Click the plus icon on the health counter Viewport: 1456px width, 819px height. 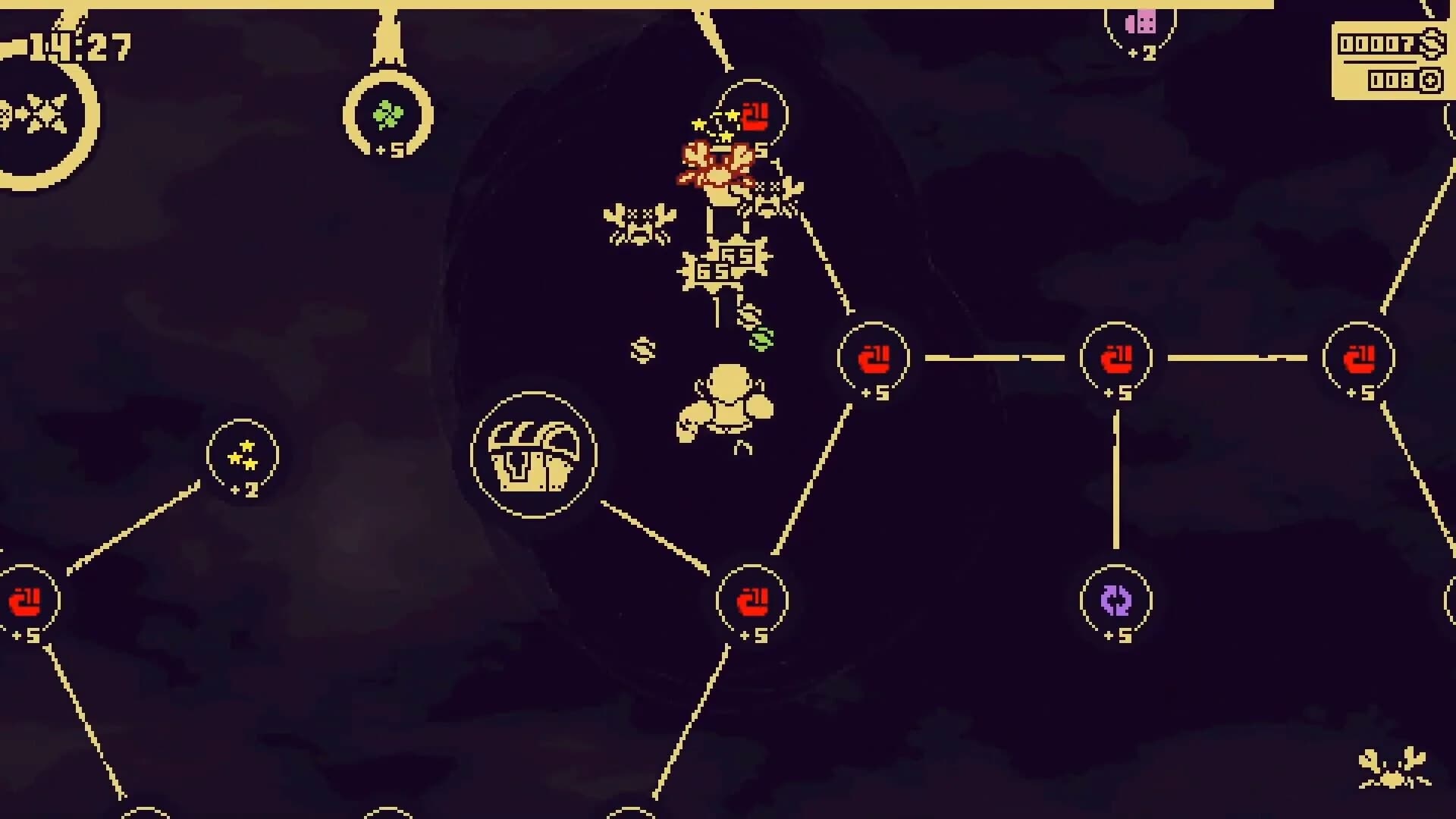point(1430,78)
